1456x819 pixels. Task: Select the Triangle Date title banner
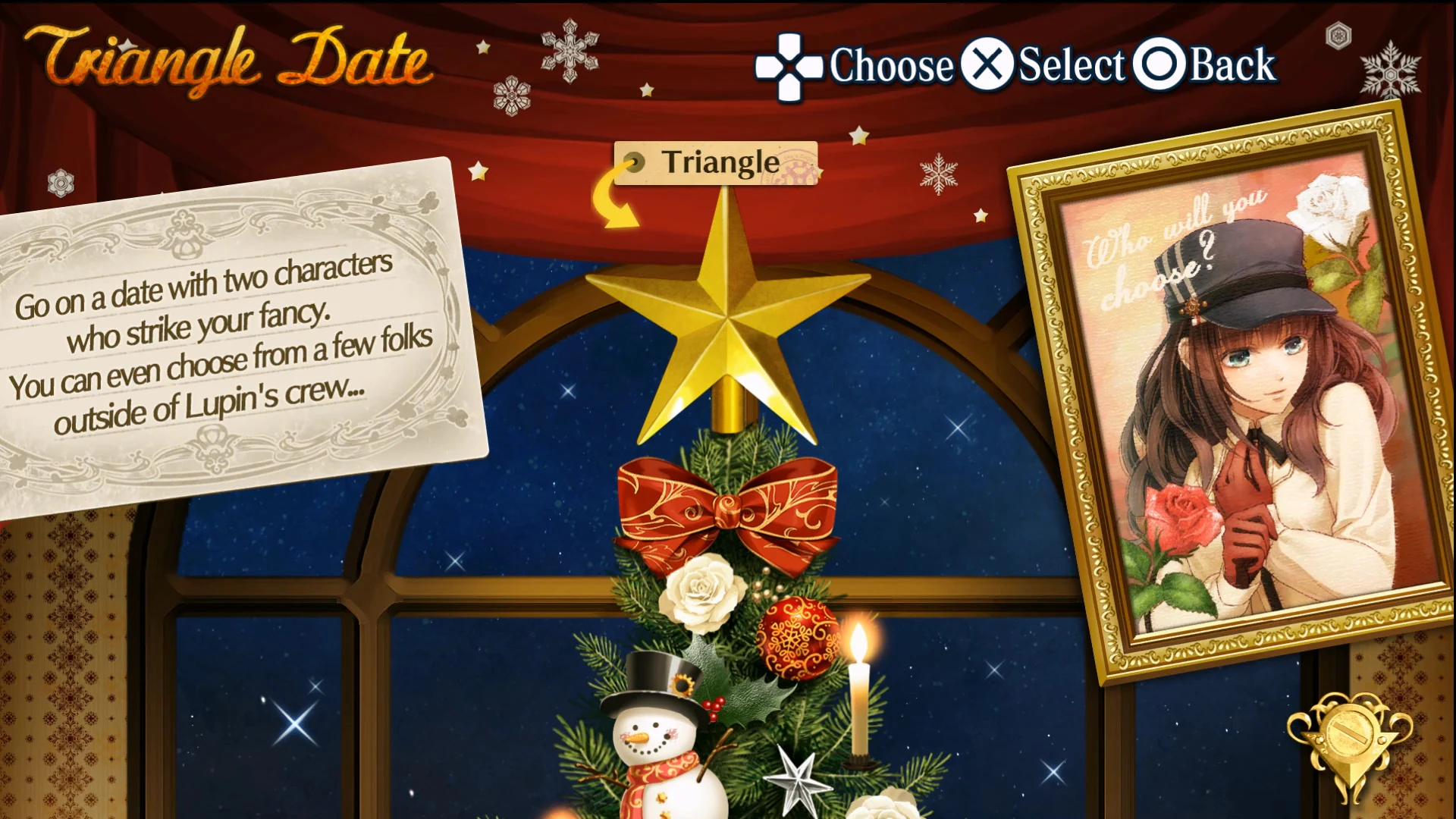[x=224, y=57]
